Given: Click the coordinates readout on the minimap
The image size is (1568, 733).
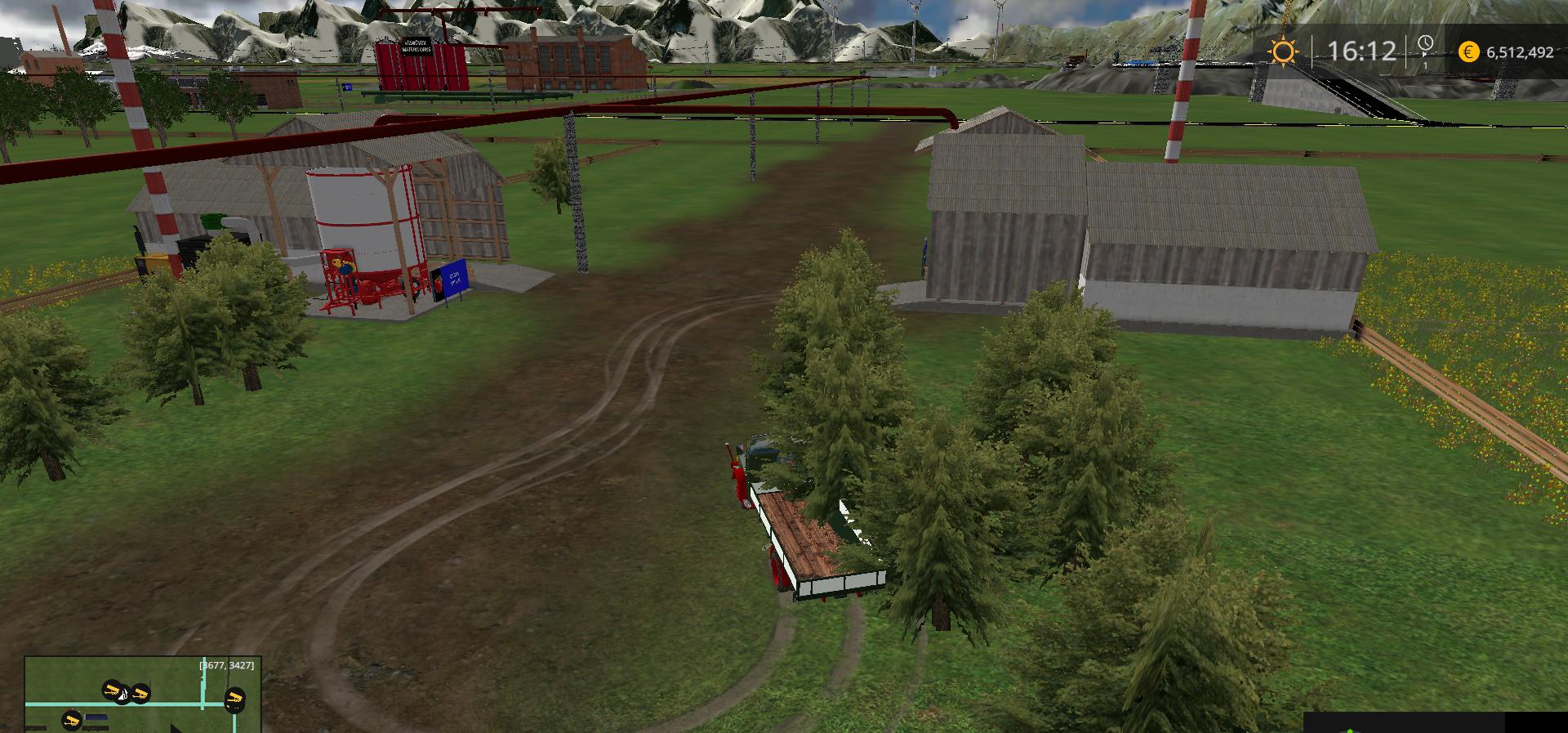Looking at the screenshot, I should pos(225,666).
